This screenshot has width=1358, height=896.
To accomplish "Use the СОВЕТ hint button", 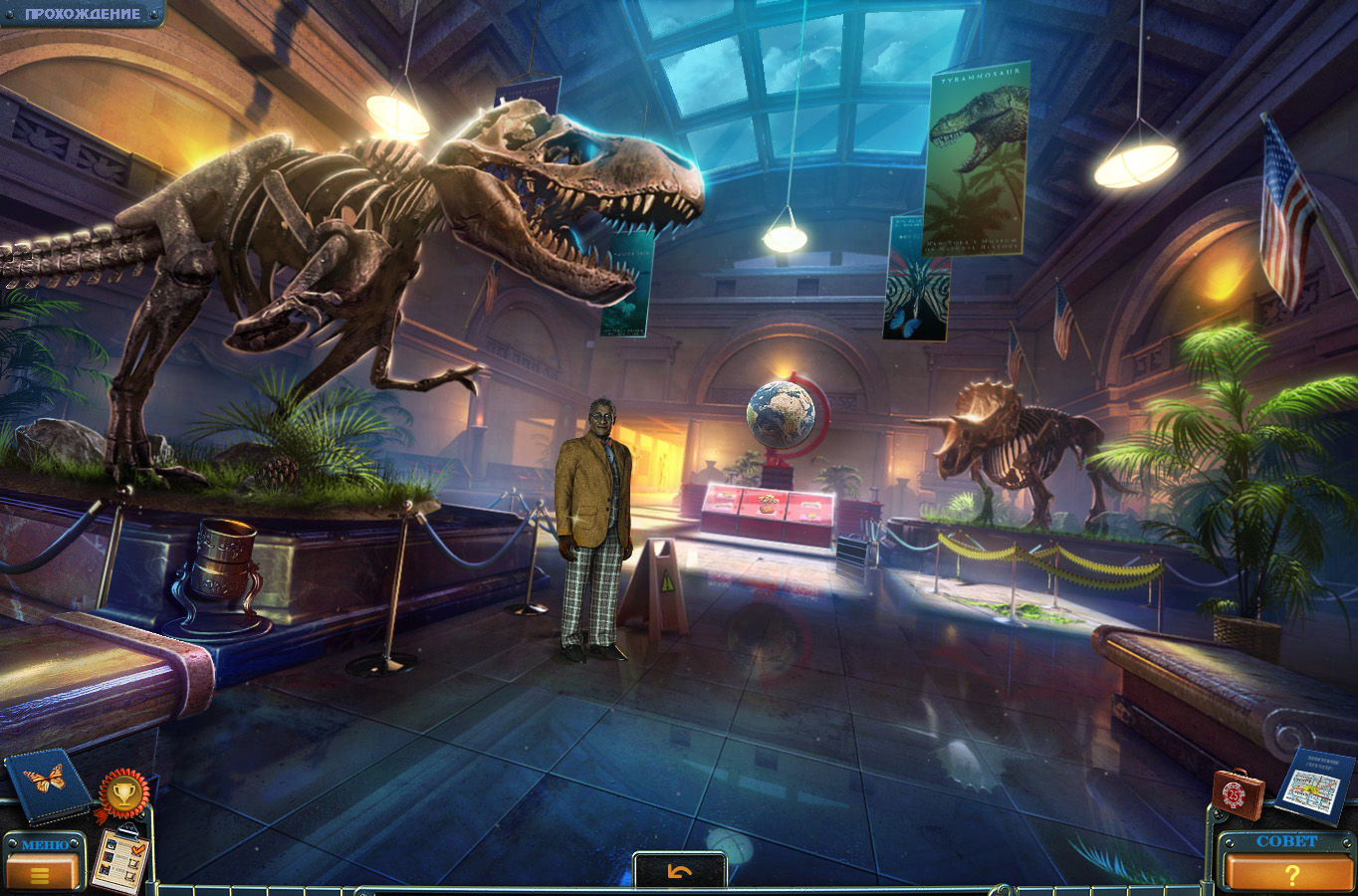I will (x=1289, y=867).
